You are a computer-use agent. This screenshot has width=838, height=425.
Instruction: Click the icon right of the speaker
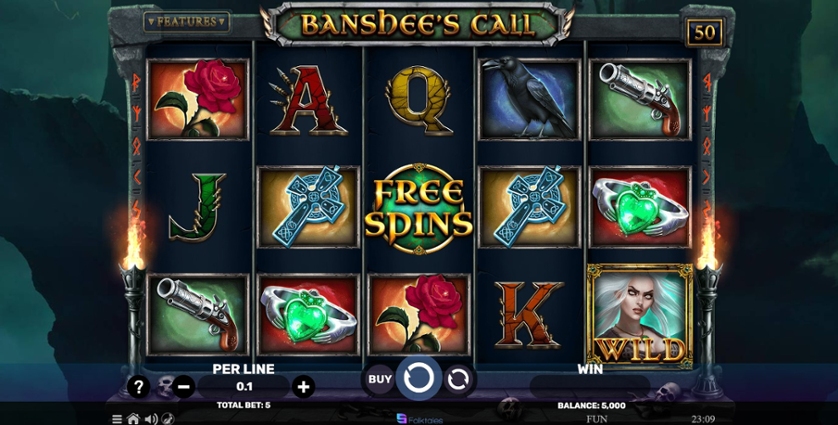[x=167, y=419]
